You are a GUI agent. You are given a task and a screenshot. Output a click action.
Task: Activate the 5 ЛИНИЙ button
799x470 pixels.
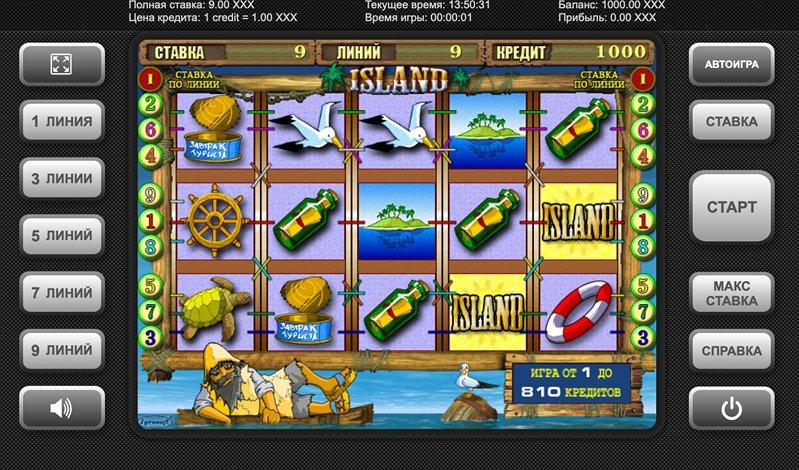pyautogui.click(x=61, y=236)
